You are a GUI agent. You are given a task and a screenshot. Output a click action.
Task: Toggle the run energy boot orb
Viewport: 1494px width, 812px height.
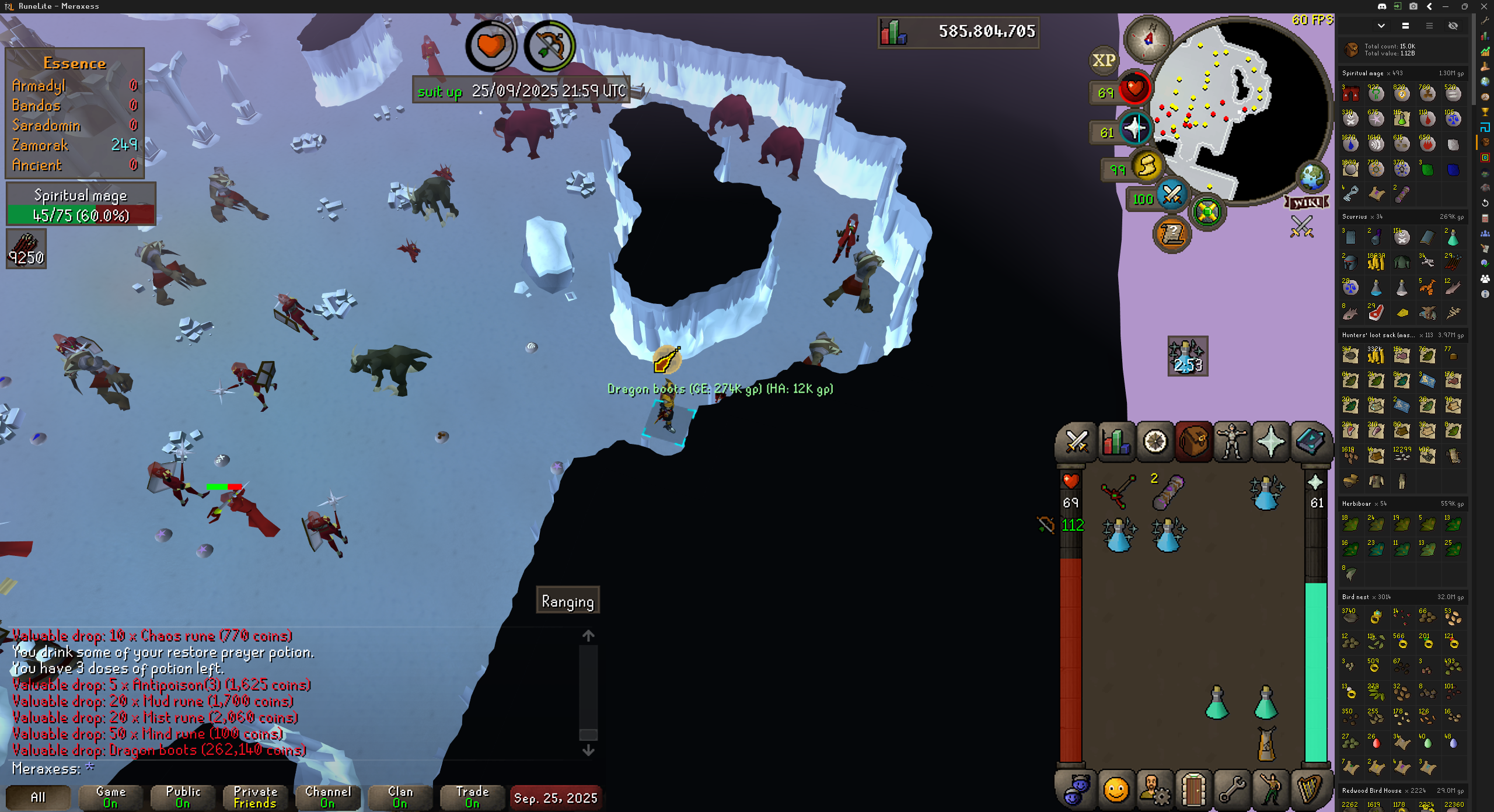point(1147,166)
